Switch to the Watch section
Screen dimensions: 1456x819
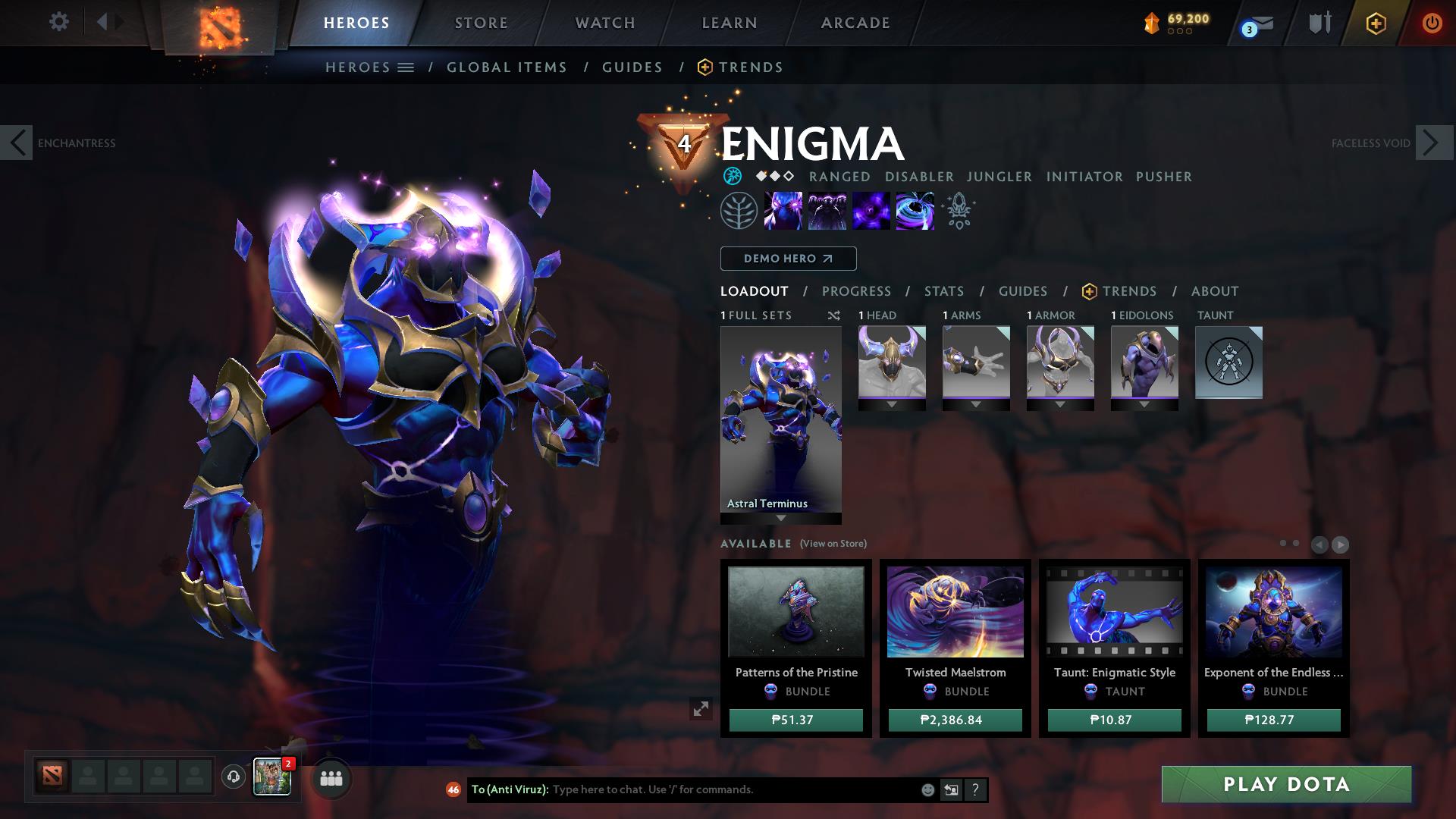point(605,23)
